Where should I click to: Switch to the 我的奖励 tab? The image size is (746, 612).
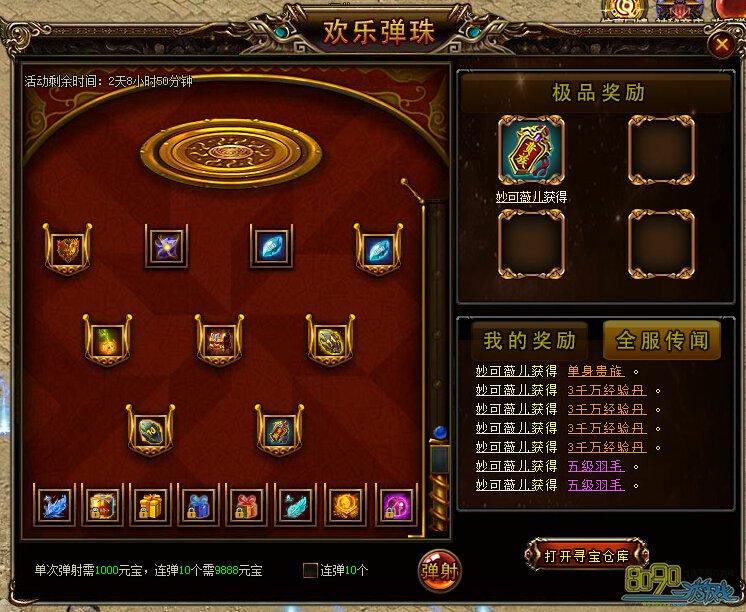530,340
